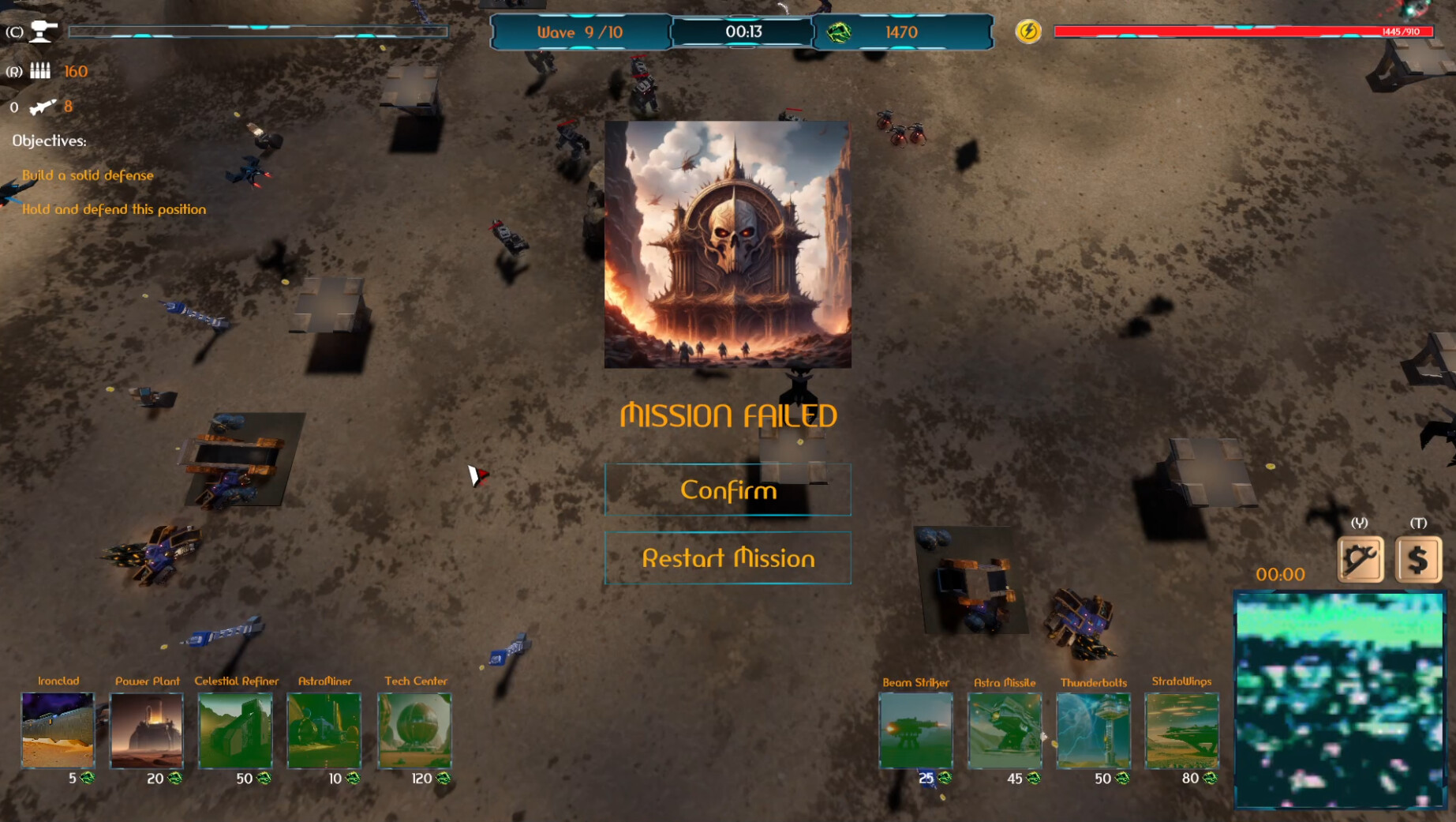Activate the dollar sell tool
Image resolution: width=1456 pixels, height=822 pixels.
pos(1418,559)
